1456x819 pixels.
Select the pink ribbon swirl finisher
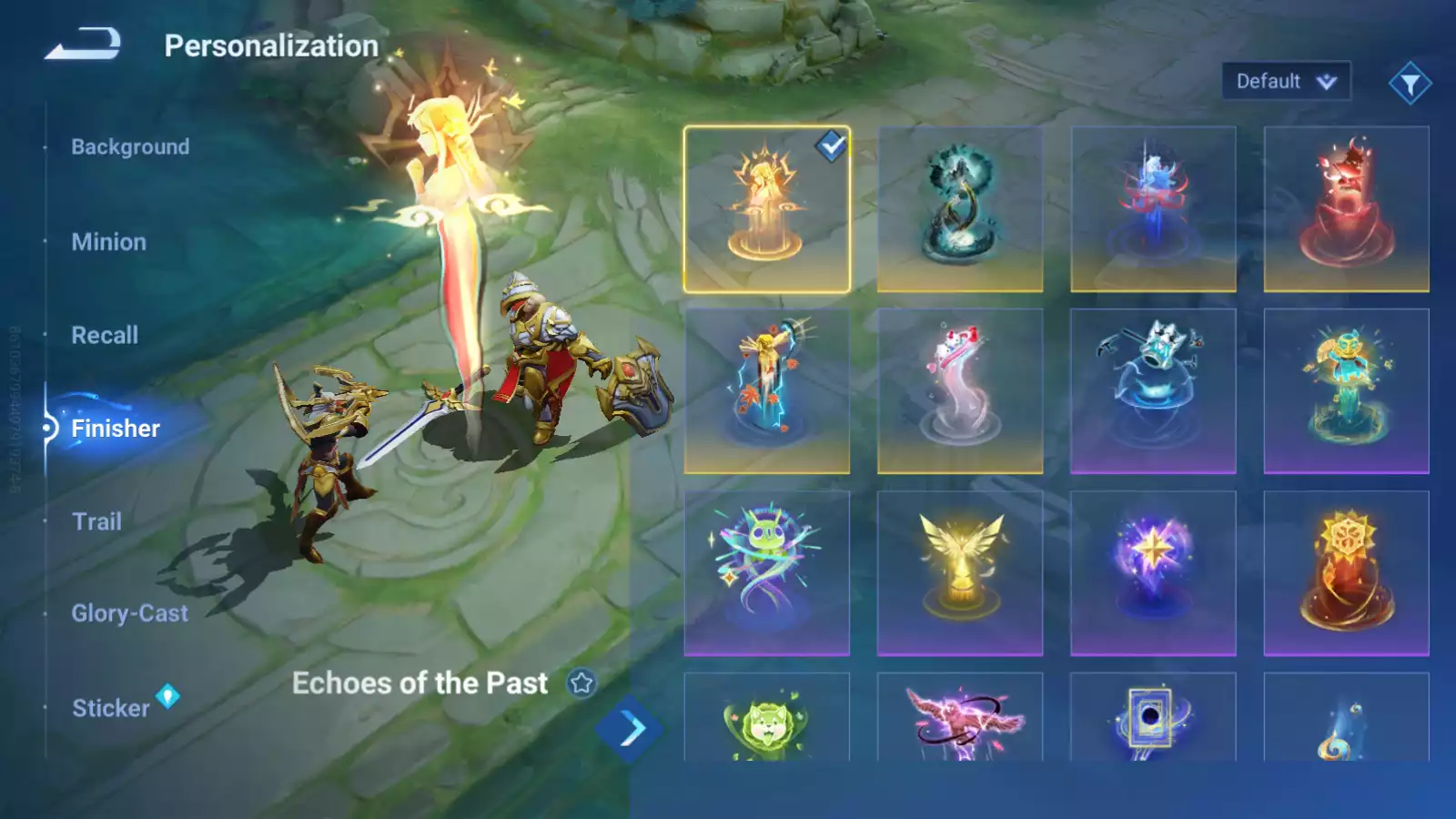(959, 391)
